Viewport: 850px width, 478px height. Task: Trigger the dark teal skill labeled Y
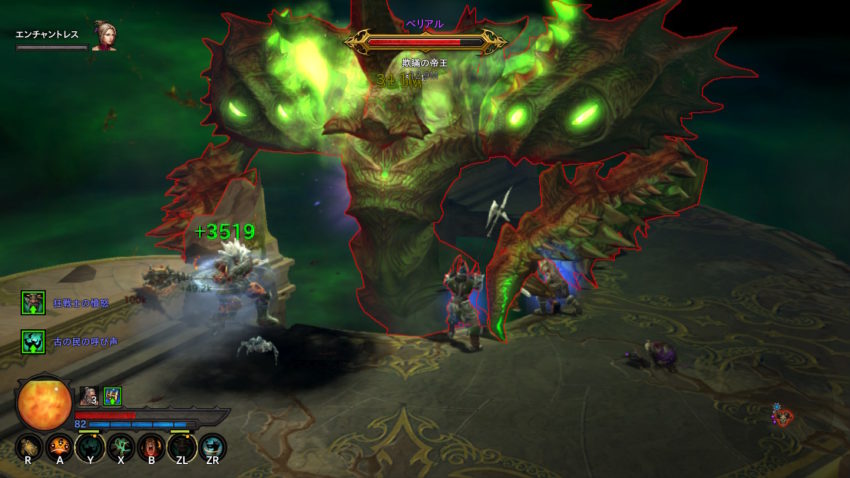point(90,446)
